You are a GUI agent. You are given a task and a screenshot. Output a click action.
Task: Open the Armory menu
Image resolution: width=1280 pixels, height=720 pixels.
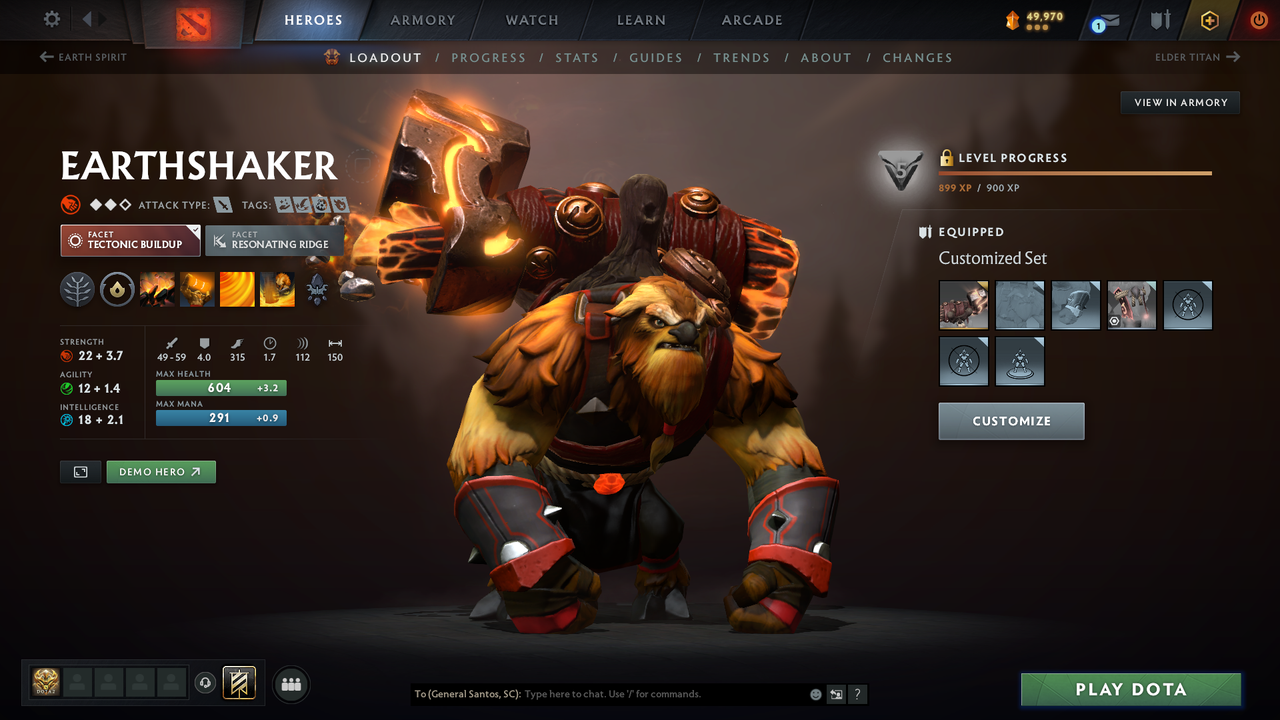tap(422, 19)
